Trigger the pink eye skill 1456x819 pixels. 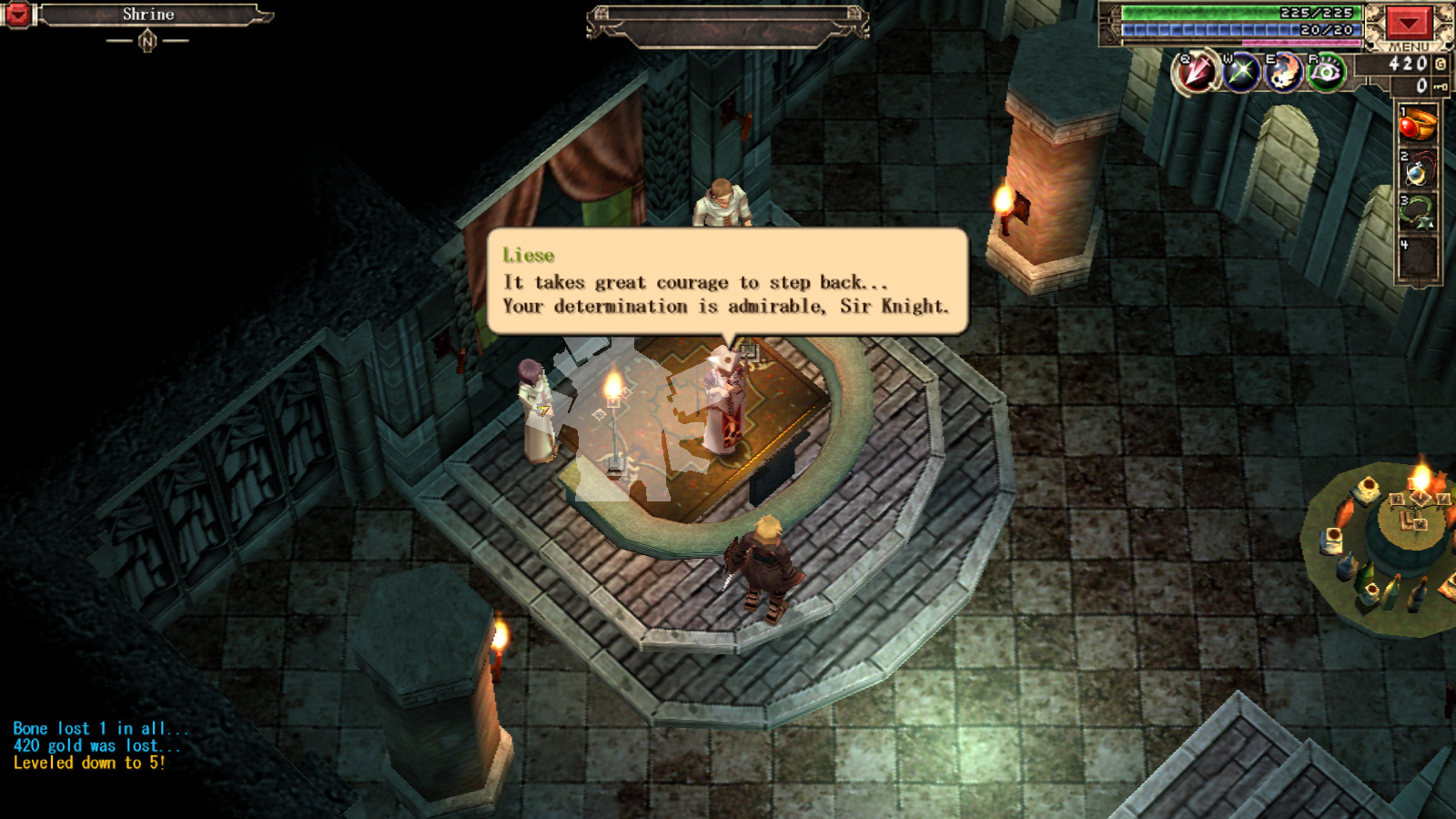(x=1327, y=72)
